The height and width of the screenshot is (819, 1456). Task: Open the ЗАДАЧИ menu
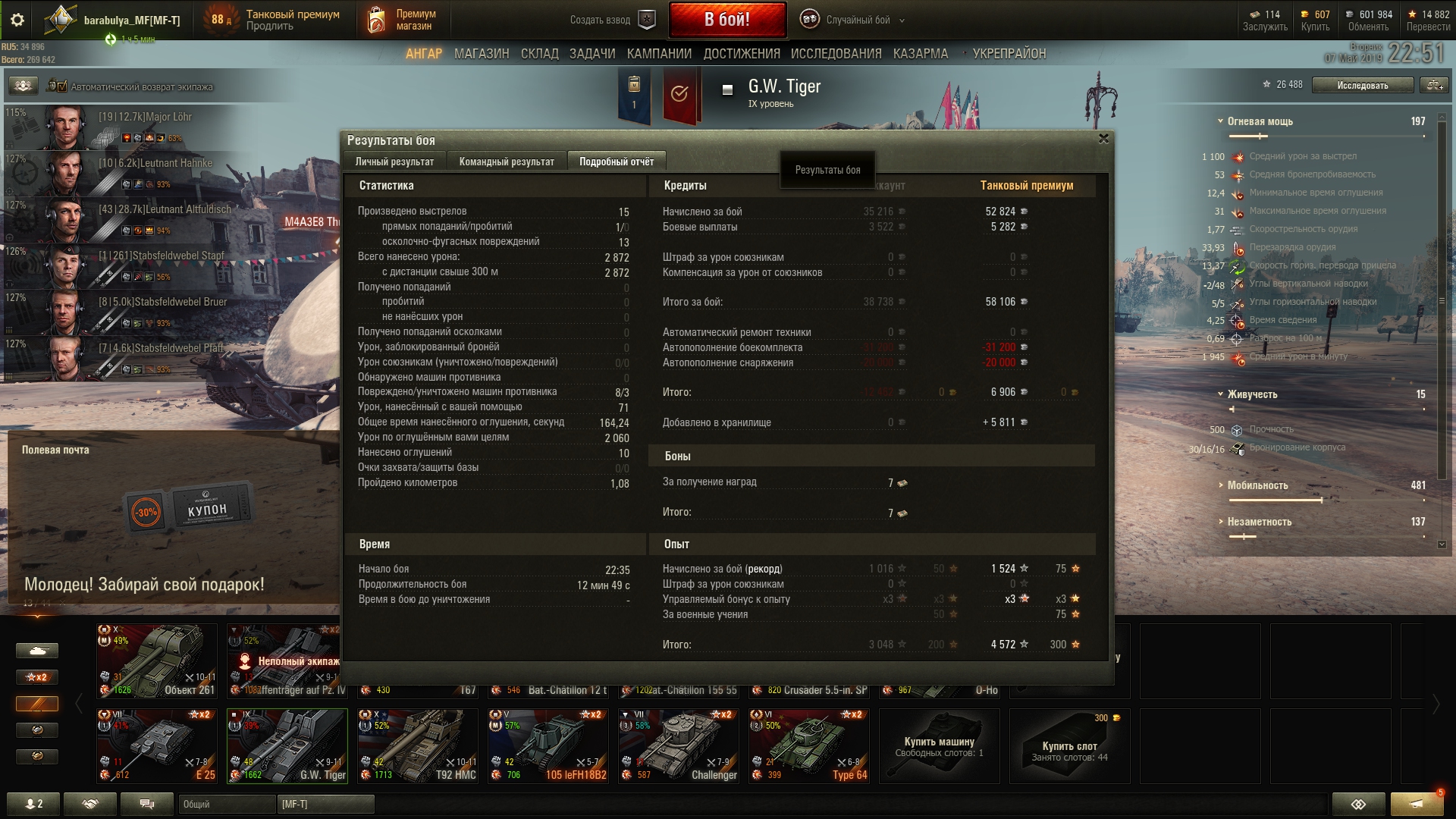click(x=592, y=54)
